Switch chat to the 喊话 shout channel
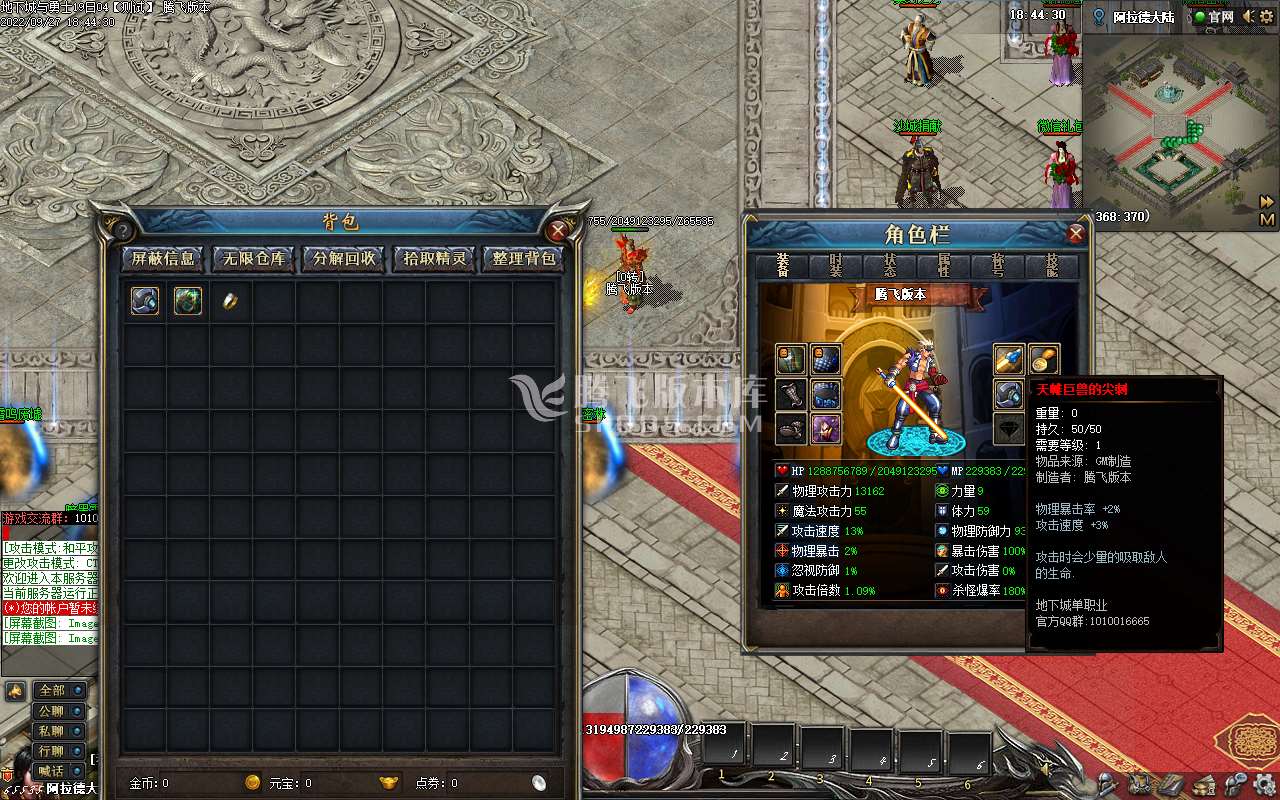 51,771
